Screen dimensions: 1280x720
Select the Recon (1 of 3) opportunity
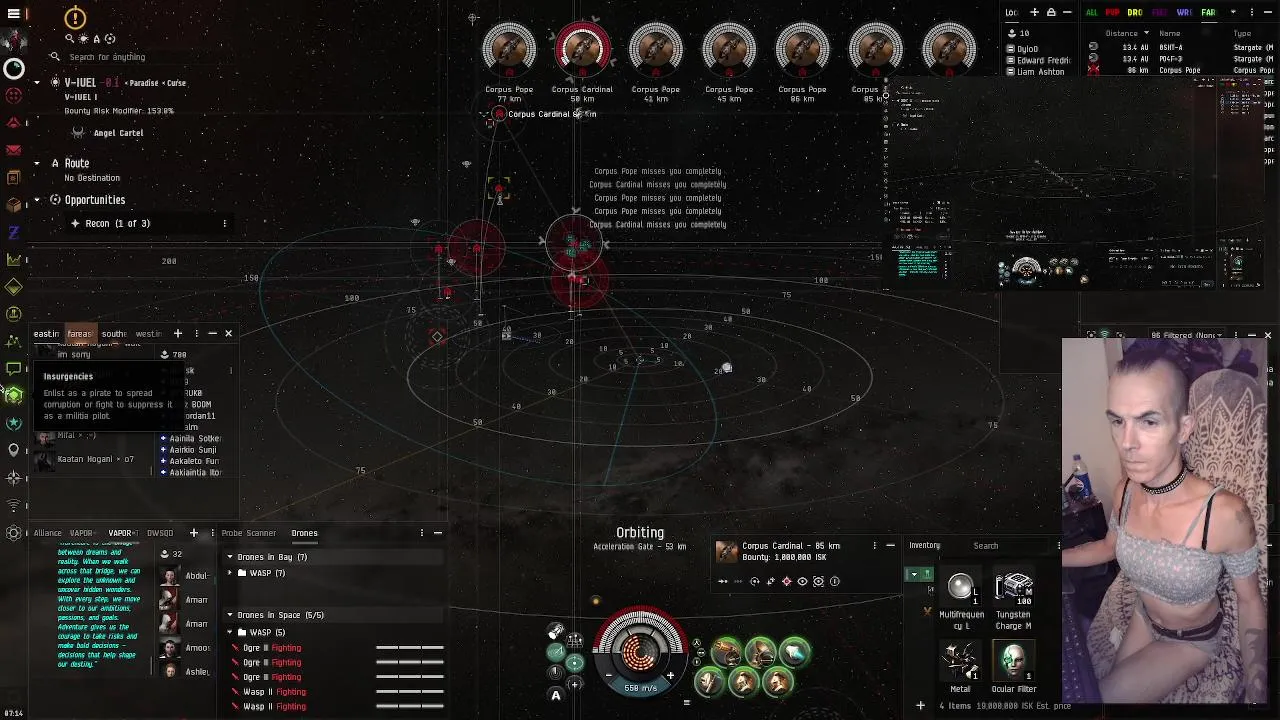point(117,223)
